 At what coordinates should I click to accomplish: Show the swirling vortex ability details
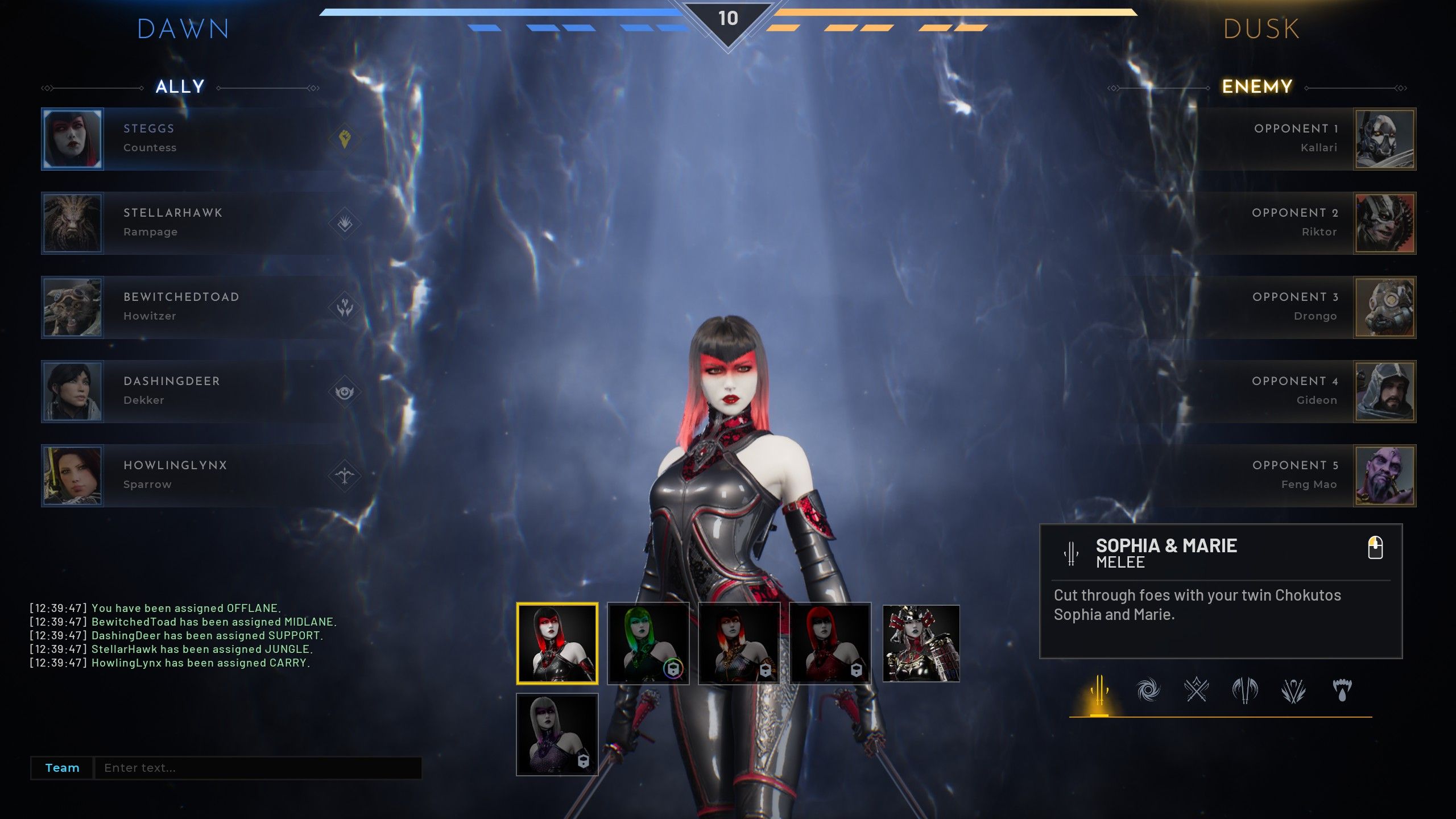[x=1148, y=690]
